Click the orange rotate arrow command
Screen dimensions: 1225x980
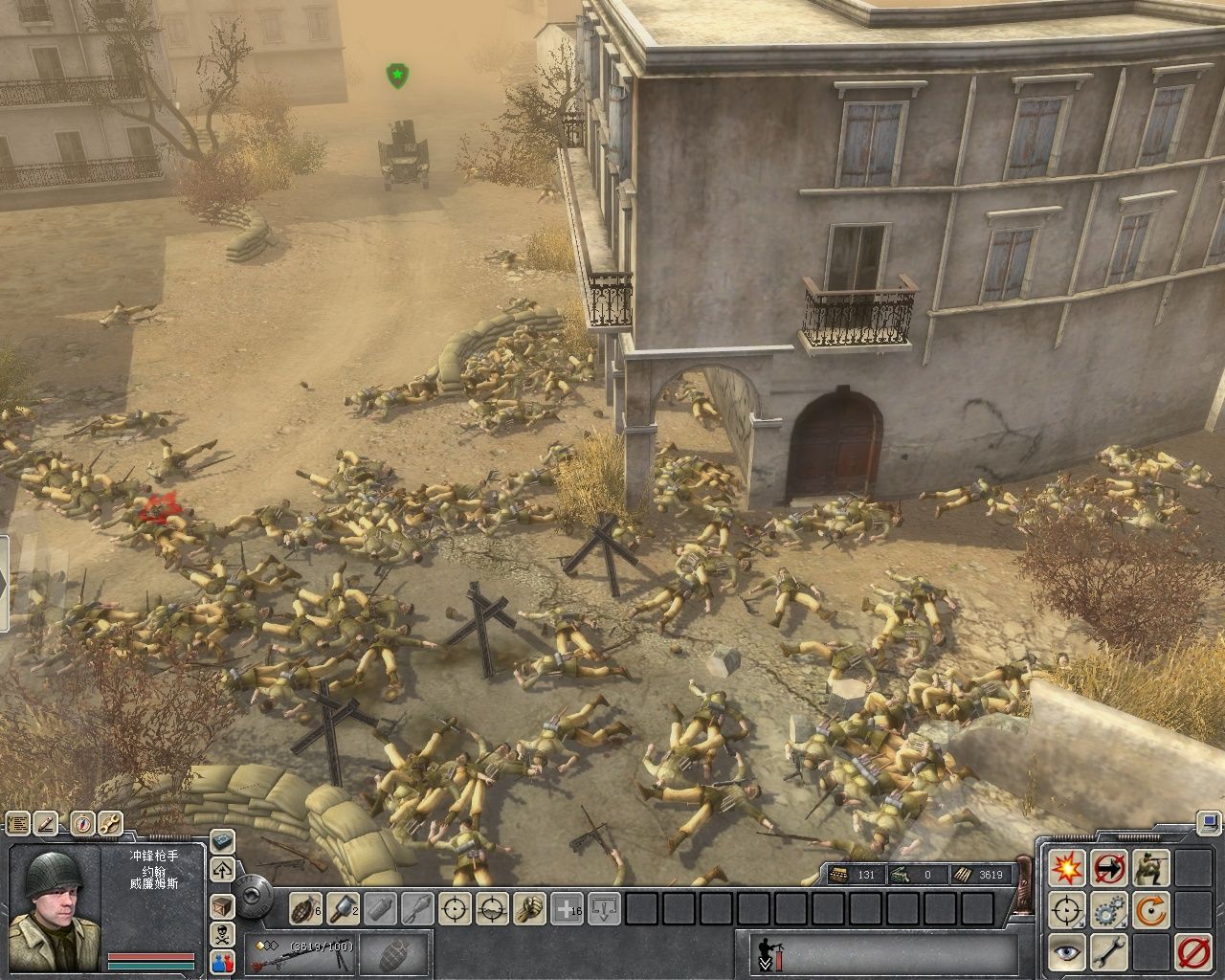click(1149, 910)
